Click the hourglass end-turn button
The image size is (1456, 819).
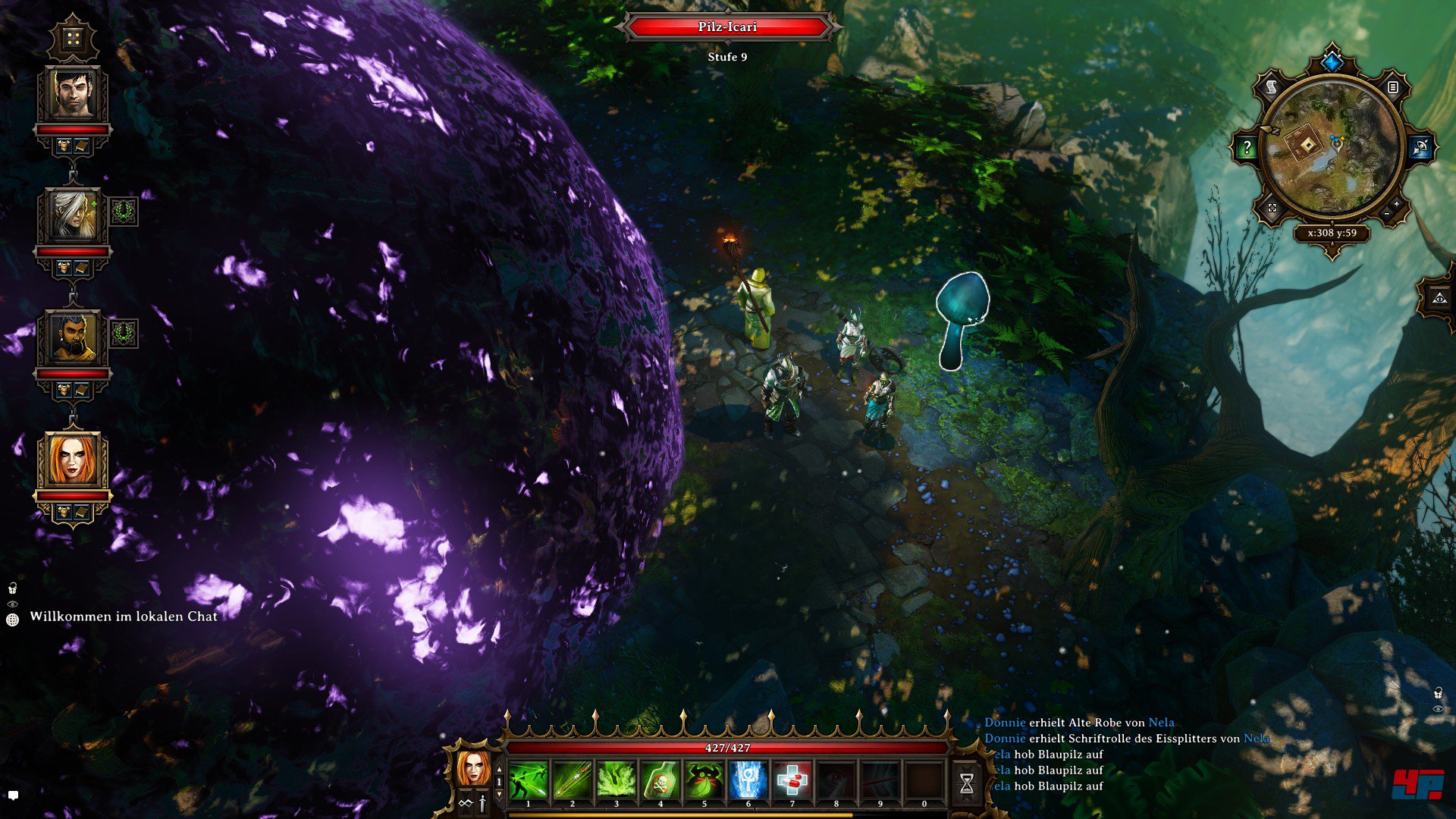[967, 783]
